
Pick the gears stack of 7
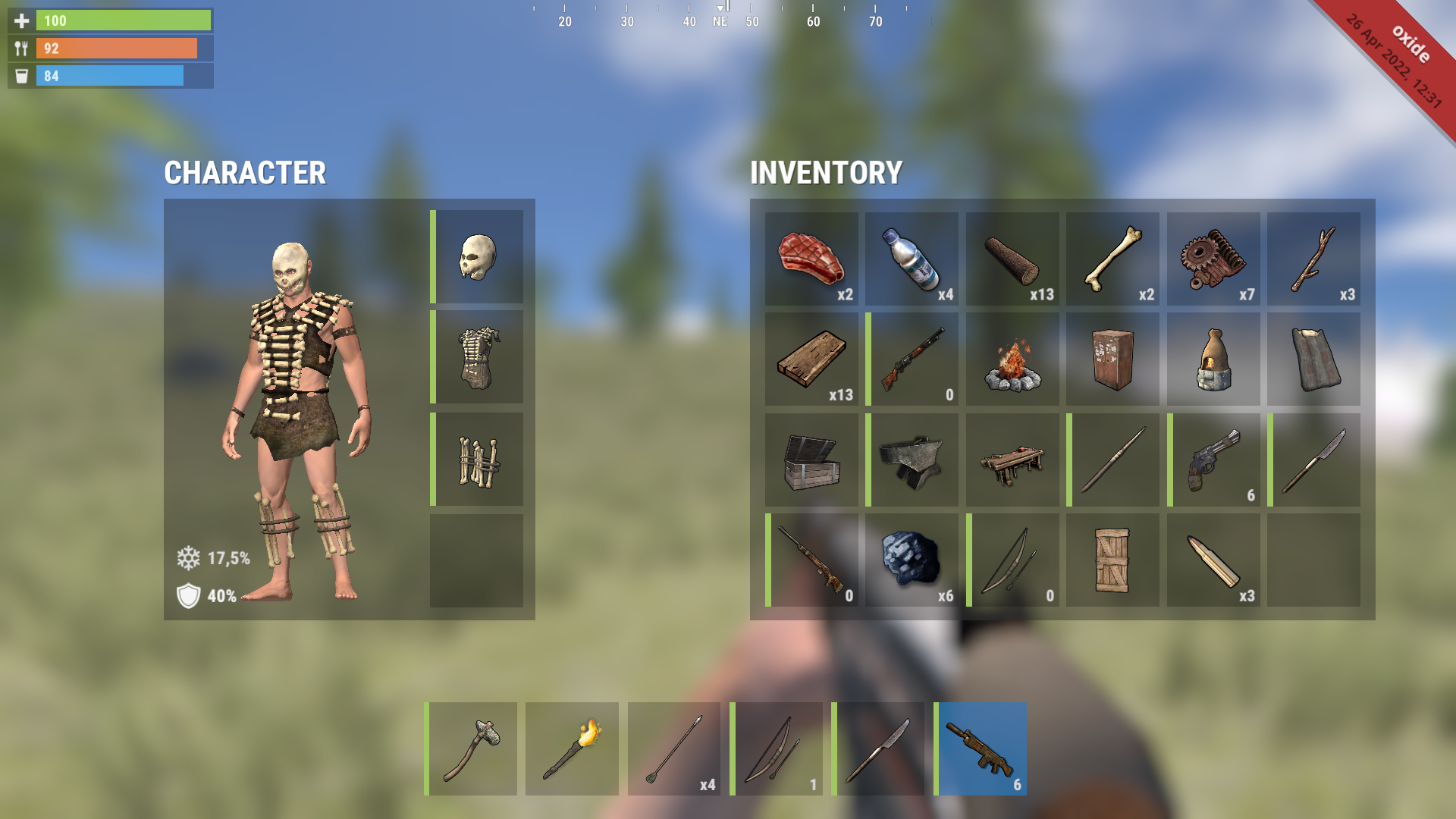(1213, 258)
